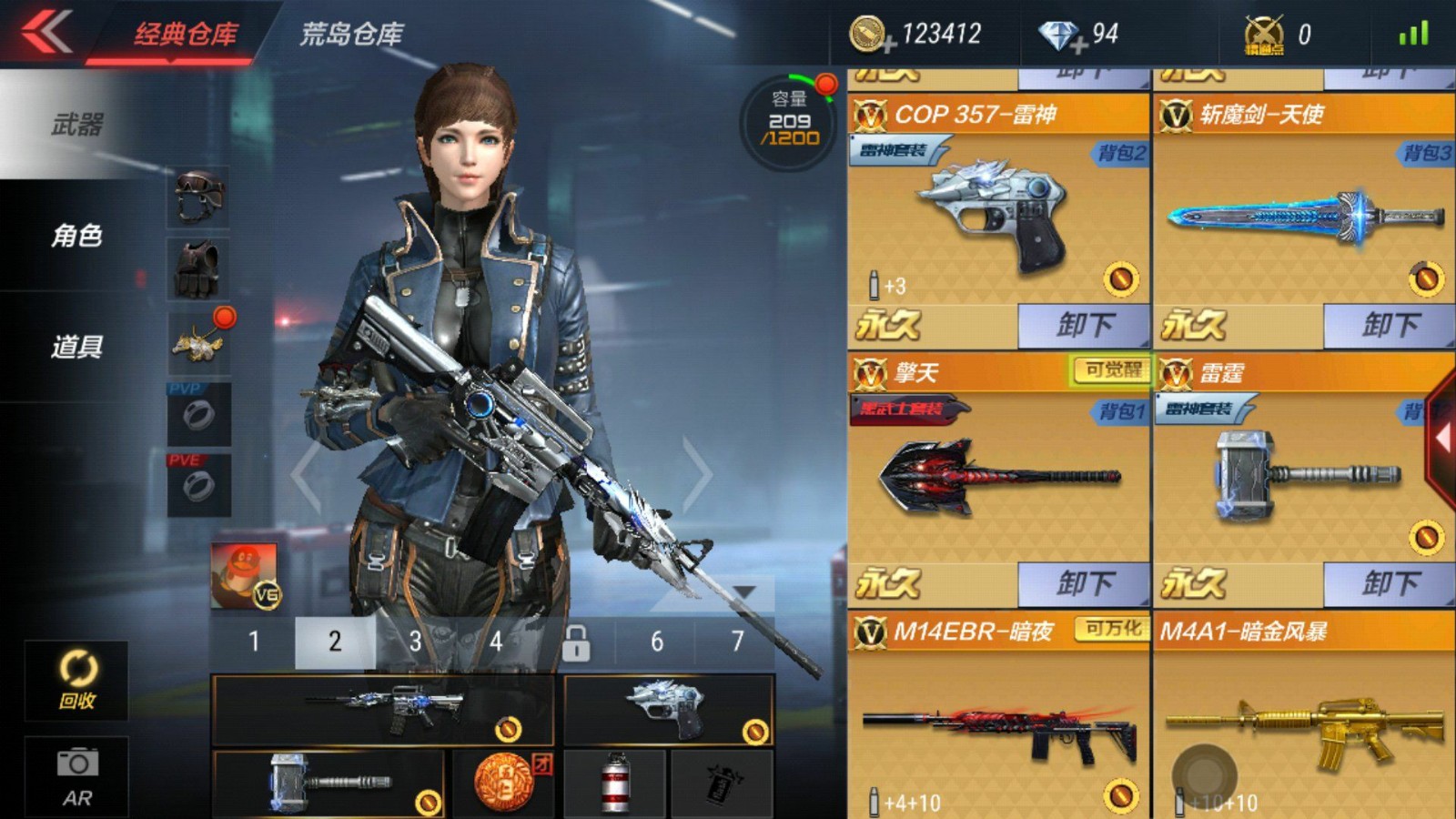Unequip the 斩魔剑-天使 sword
Image resolution: width=1456 pixels, height=819 pixels.
(1390, 325)
